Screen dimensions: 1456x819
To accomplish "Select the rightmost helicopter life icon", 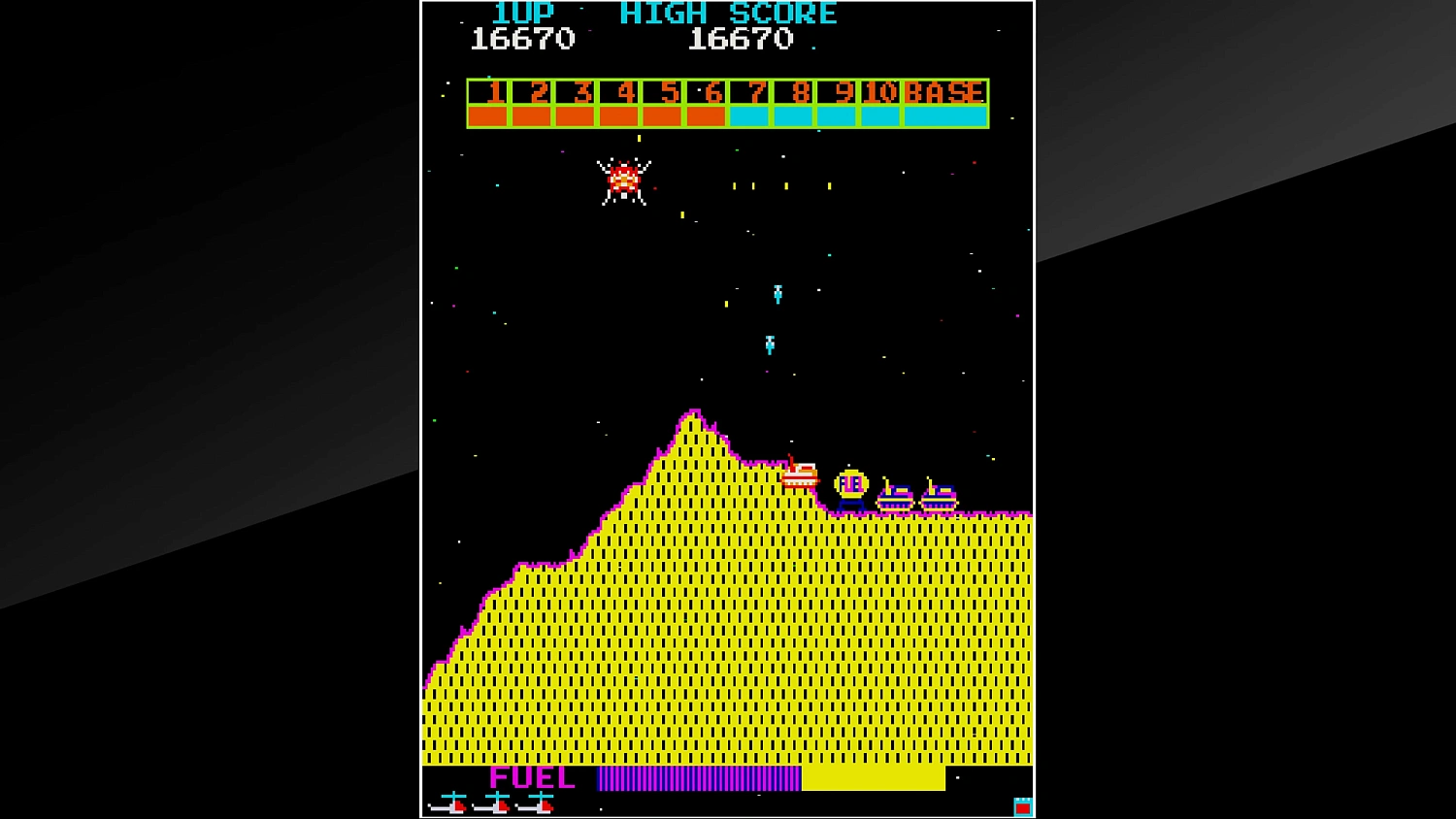I will [x=536, y=803].
